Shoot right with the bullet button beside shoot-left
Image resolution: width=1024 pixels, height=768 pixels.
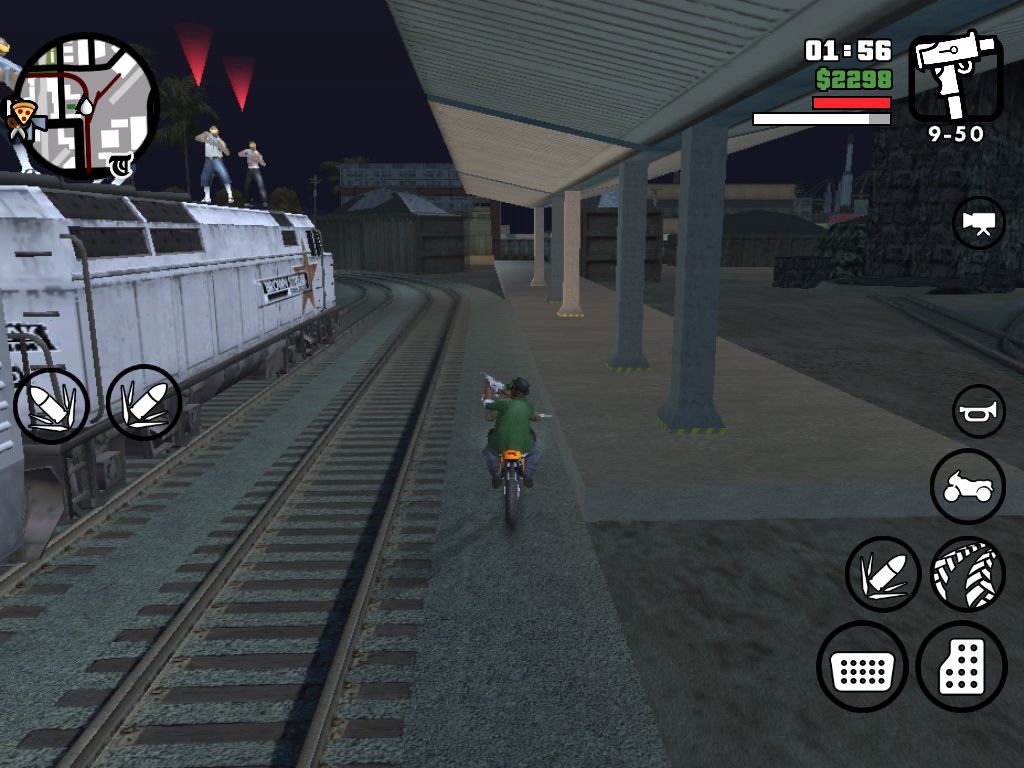tap(144, 403)
